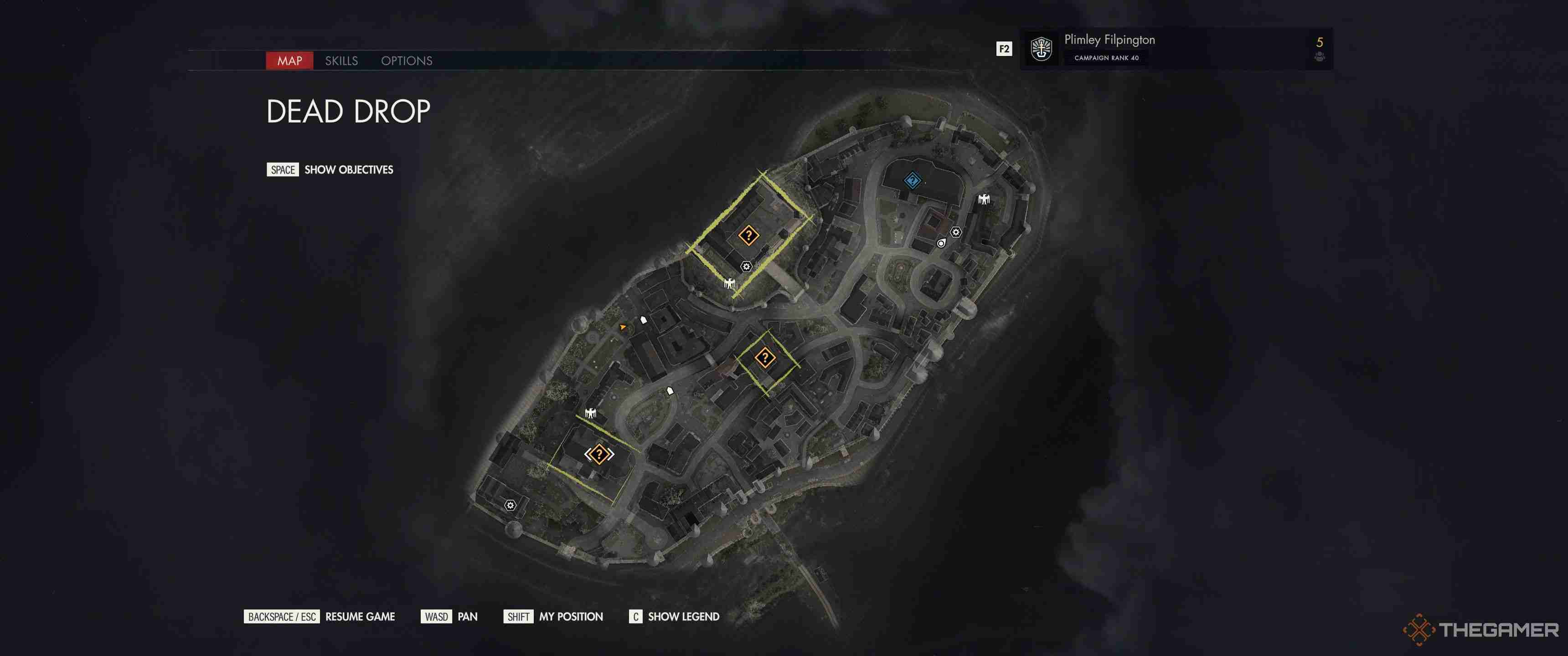Switch to the SKILLS tab
Viewport: 1568px width, 656px height.
pos(342,61)
